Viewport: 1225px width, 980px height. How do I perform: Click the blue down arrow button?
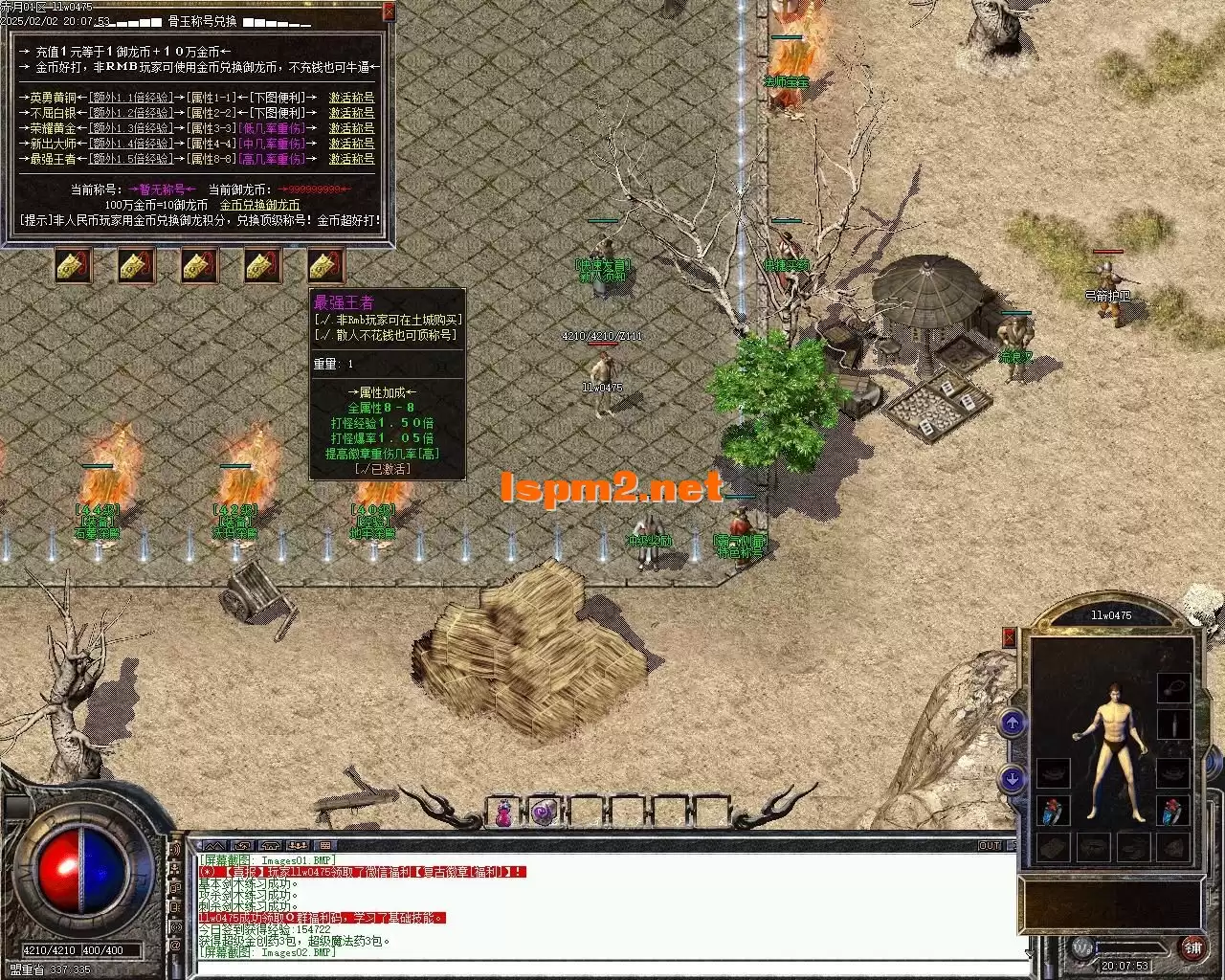pos(1013,779)
